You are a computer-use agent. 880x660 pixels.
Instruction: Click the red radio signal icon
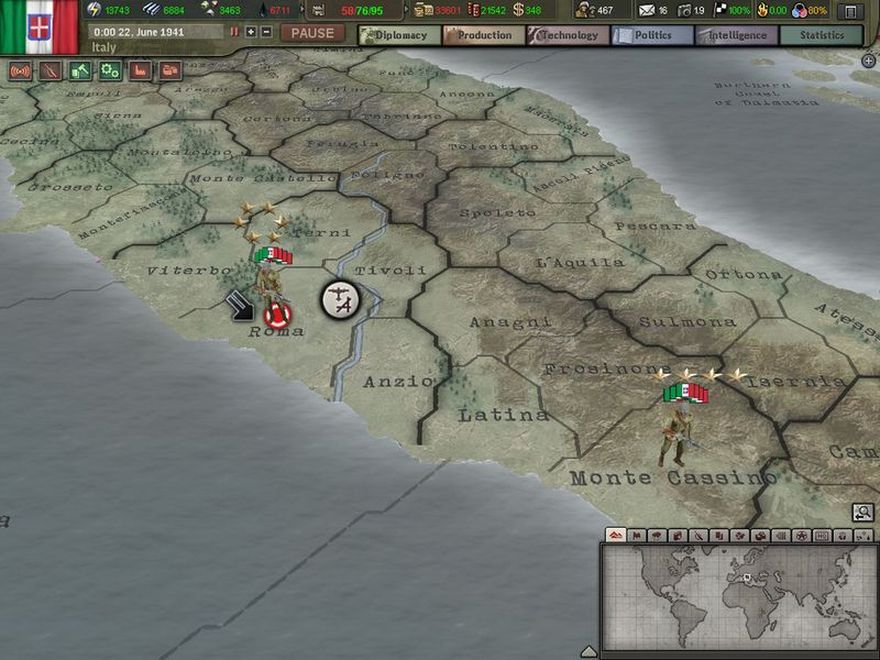click(20, 71)
